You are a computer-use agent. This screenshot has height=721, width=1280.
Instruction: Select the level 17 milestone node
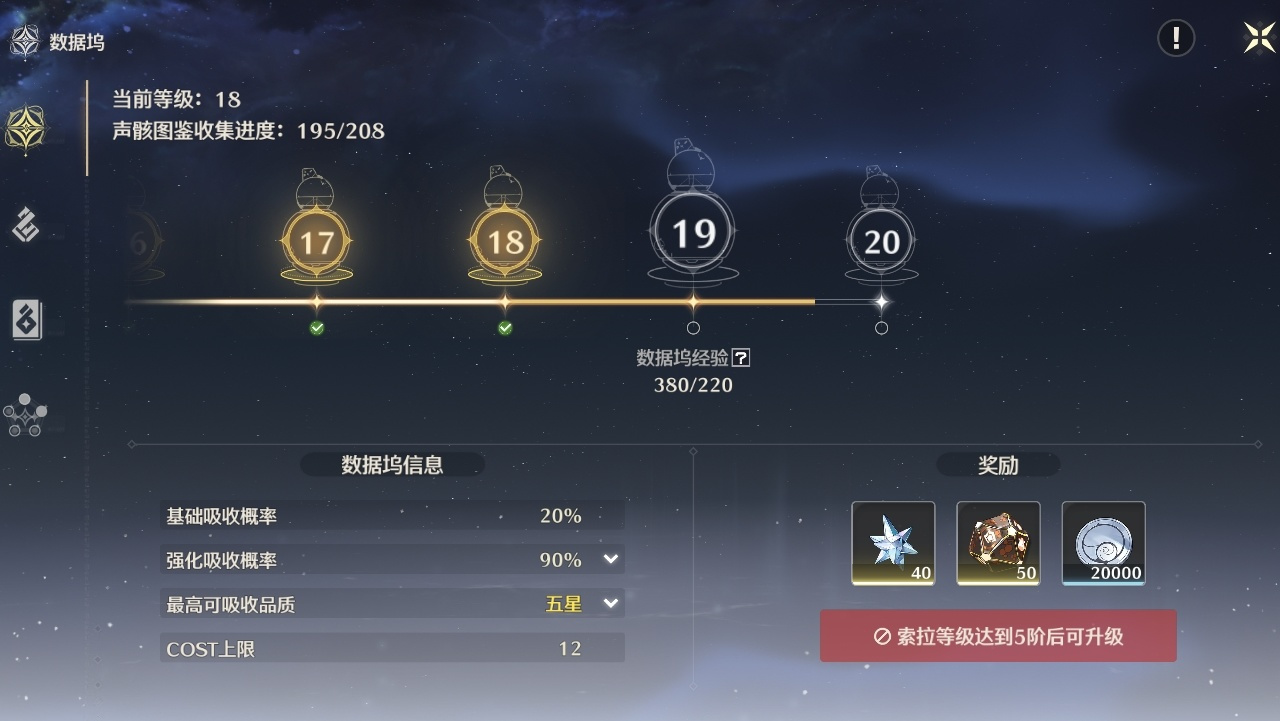pos(316,242)
